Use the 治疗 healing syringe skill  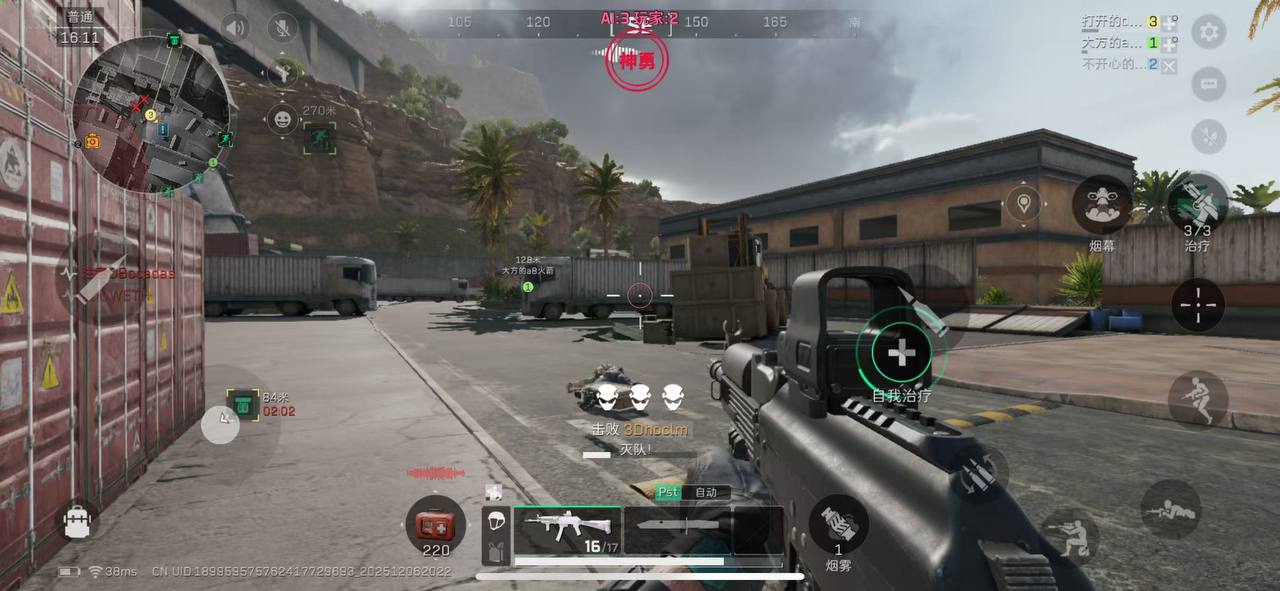click(1197, 203)
